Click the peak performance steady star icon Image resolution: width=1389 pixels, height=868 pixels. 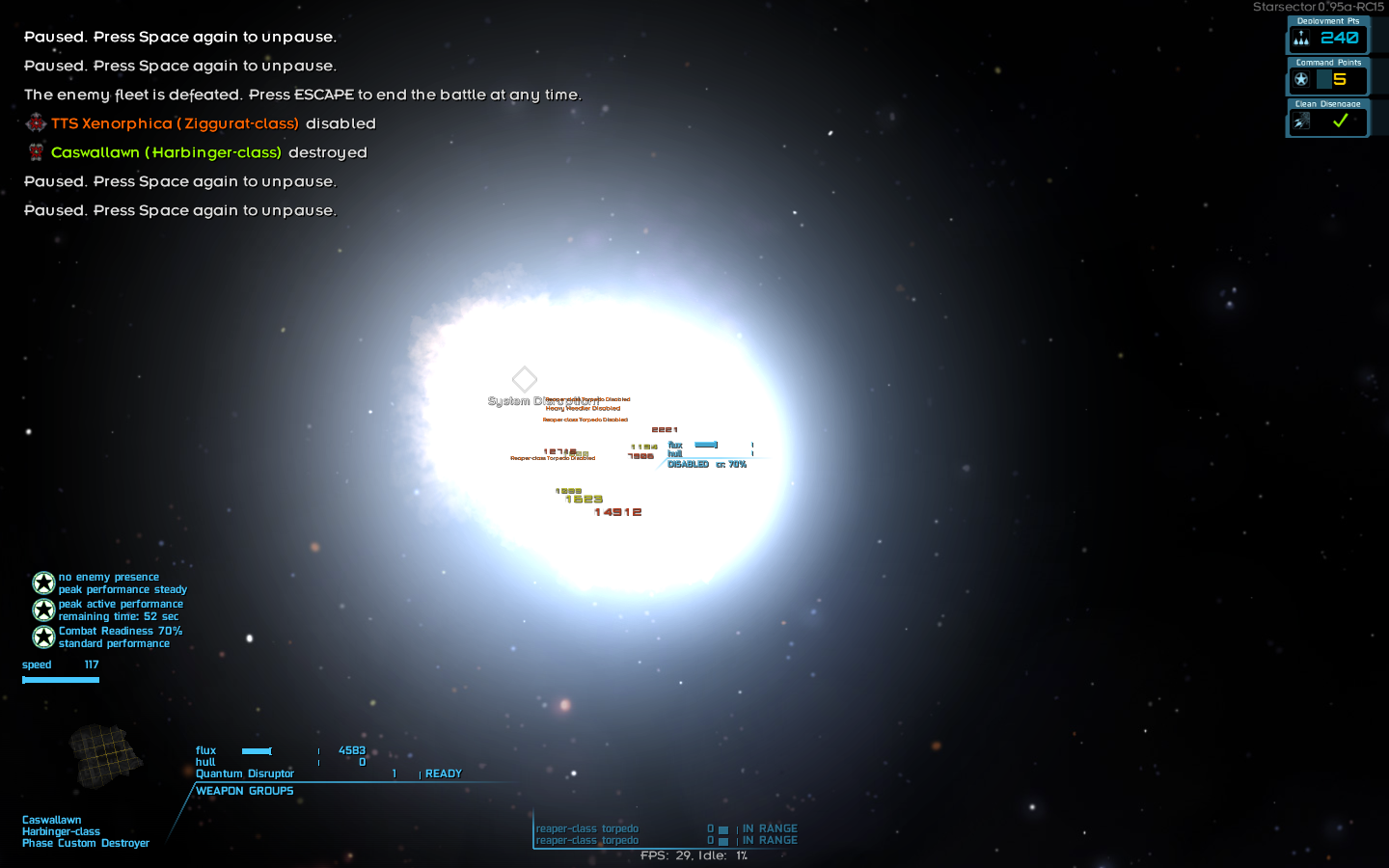43,583
